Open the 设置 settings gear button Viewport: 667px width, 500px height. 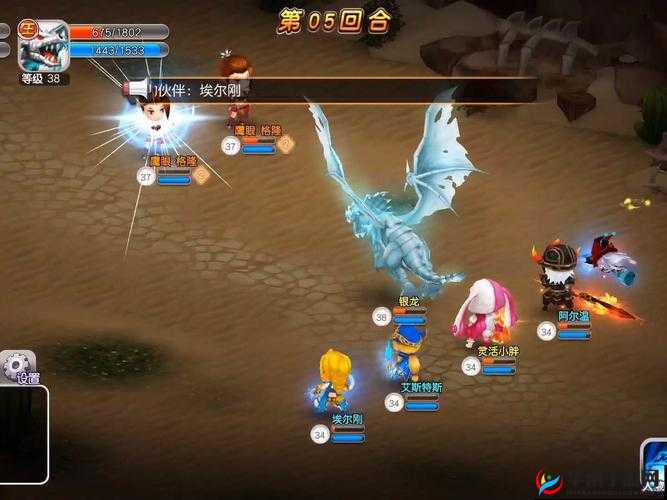pos(17,367)
